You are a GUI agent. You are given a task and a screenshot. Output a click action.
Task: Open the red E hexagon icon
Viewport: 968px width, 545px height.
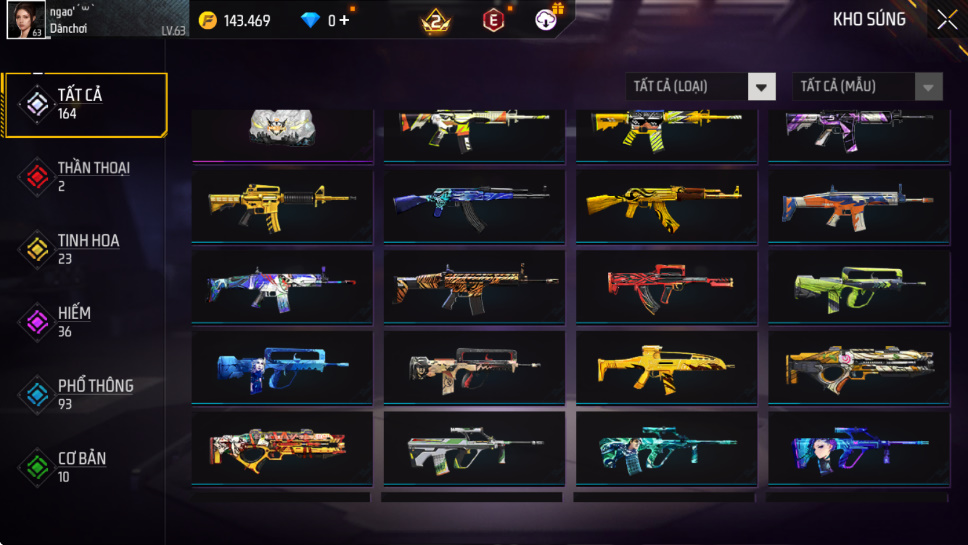pyautogui.click(x=493, y=20)
